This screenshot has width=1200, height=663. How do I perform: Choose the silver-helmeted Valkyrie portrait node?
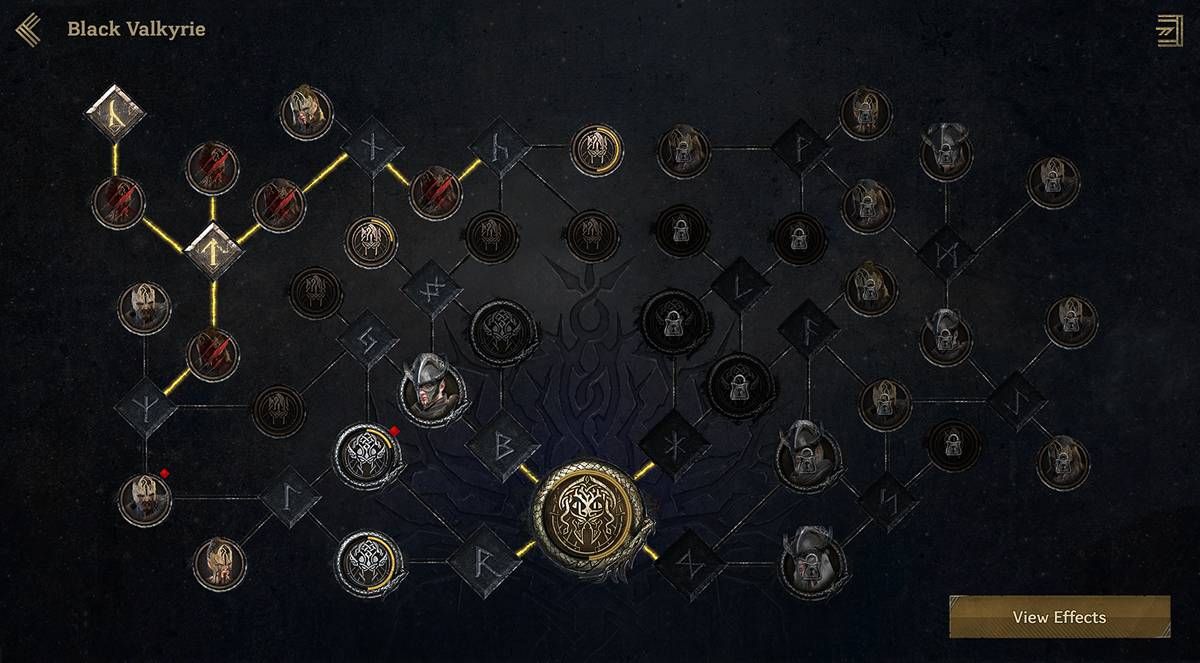click(x=431, y=390)
